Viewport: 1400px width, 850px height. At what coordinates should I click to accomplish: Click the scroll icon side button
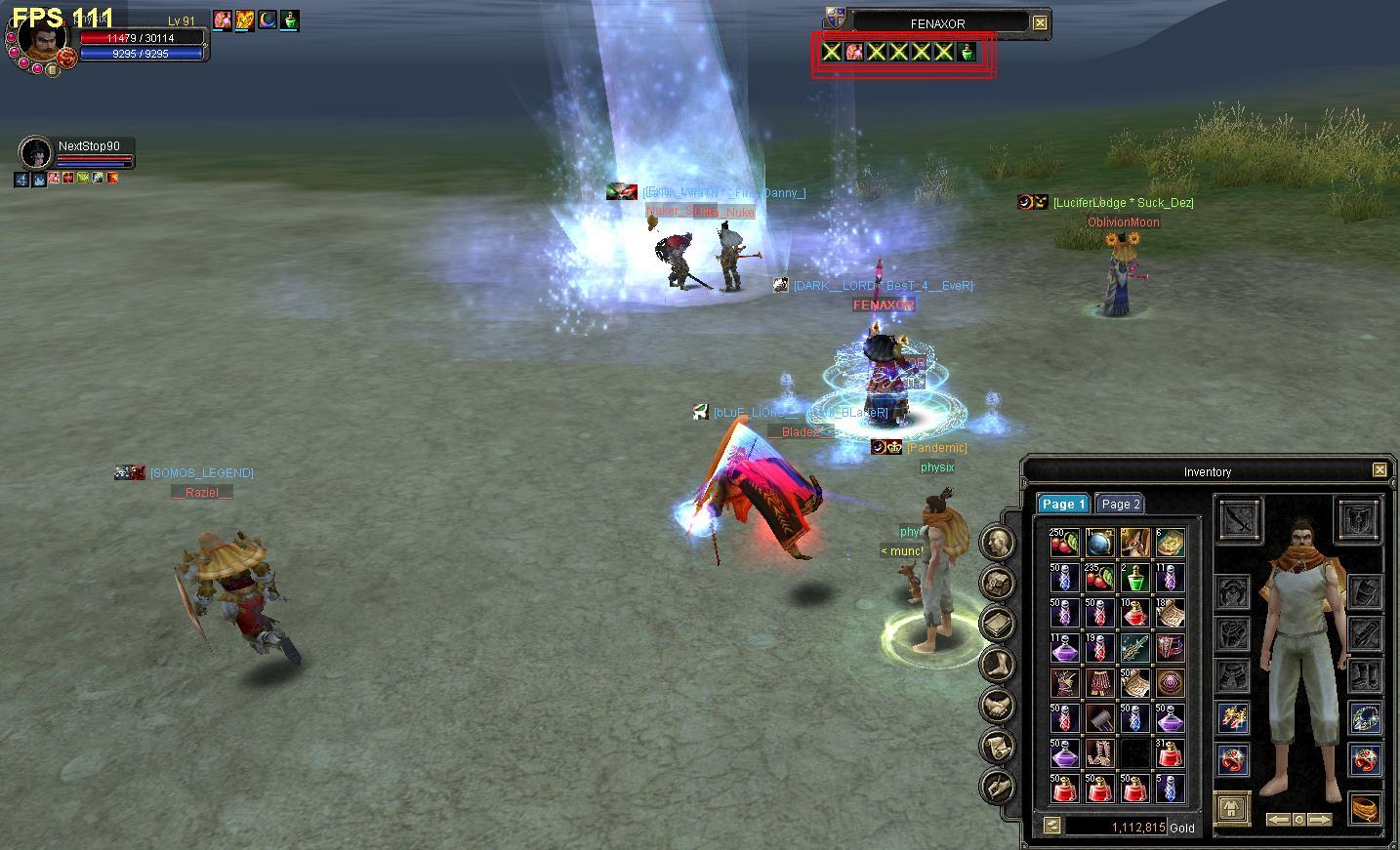pyautogui.click(x=997, y=746)
